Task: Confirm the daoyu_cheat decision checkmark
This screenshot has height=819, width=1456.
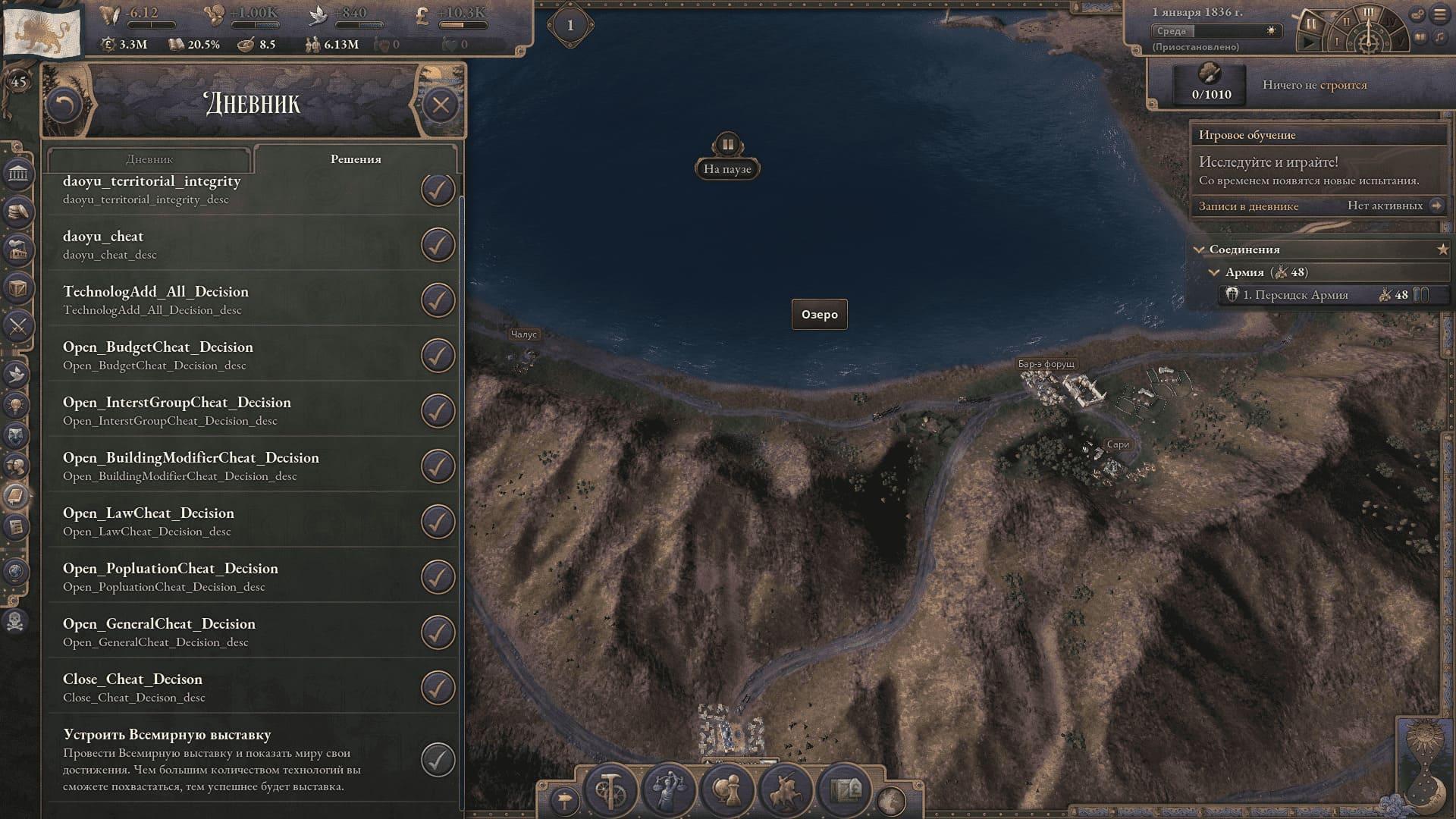Action: (438, 245)
